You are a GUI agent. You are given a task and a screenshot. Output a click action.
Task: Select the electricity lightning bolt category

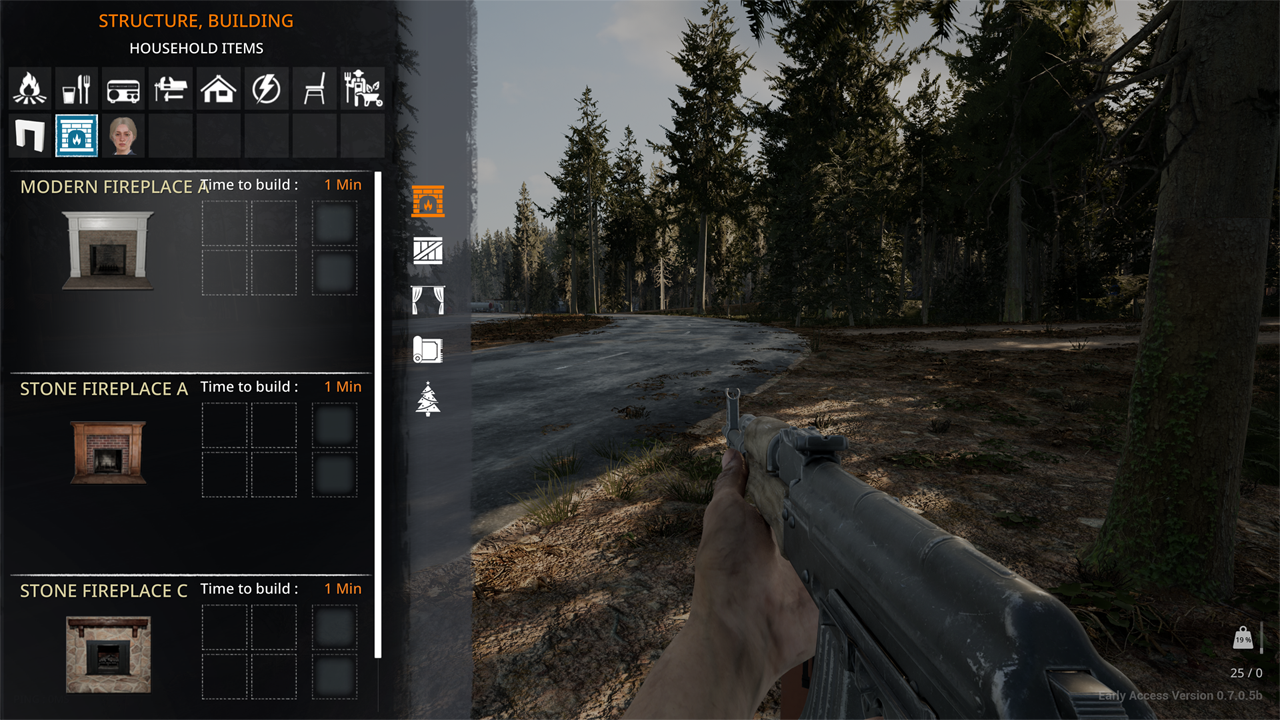coord(266,89)
